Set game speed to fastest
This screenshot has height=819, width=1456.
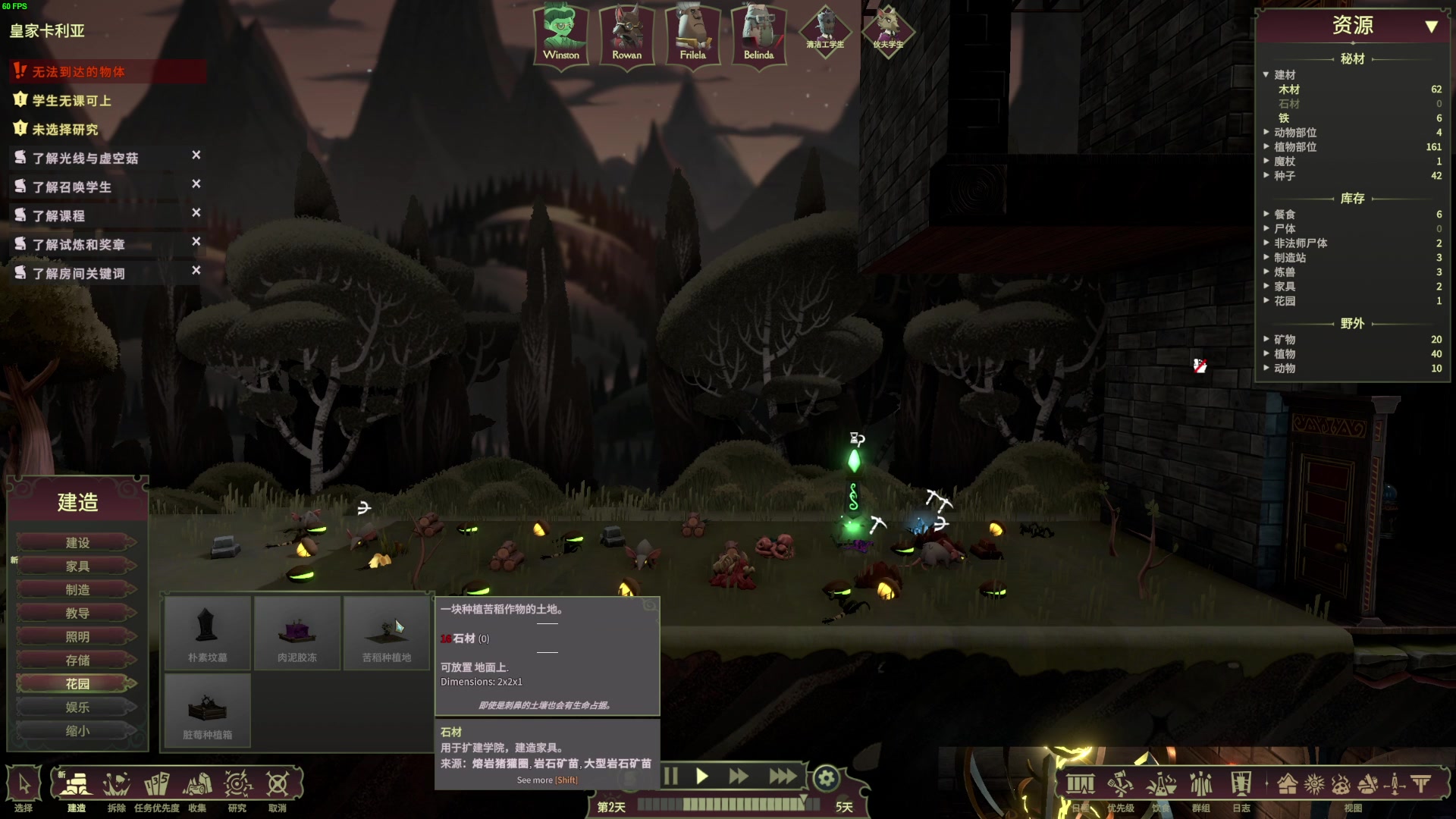[x=782, y=777]
